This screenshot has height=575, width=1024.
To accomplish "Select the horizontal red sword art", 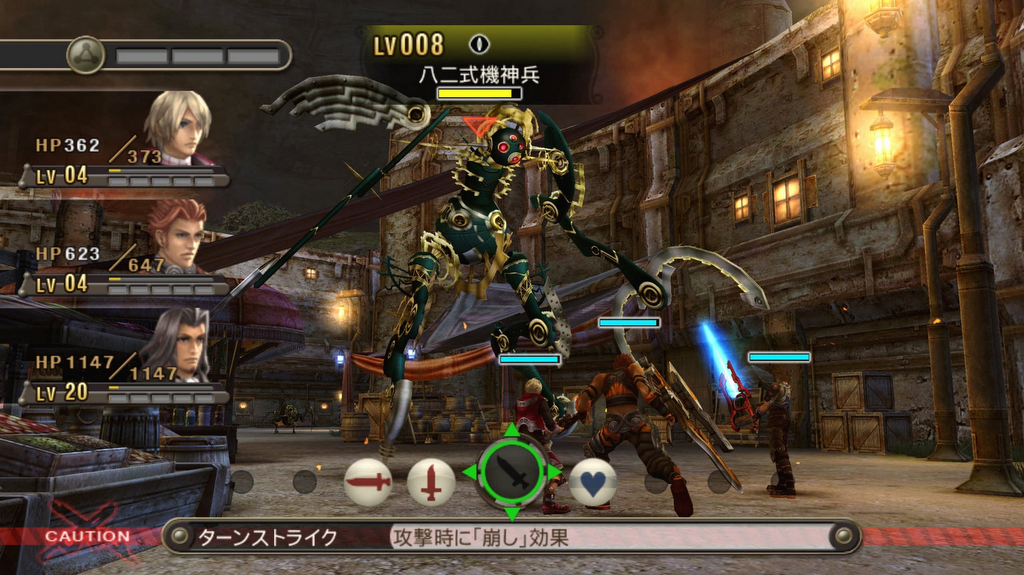I will pos(368,482).
